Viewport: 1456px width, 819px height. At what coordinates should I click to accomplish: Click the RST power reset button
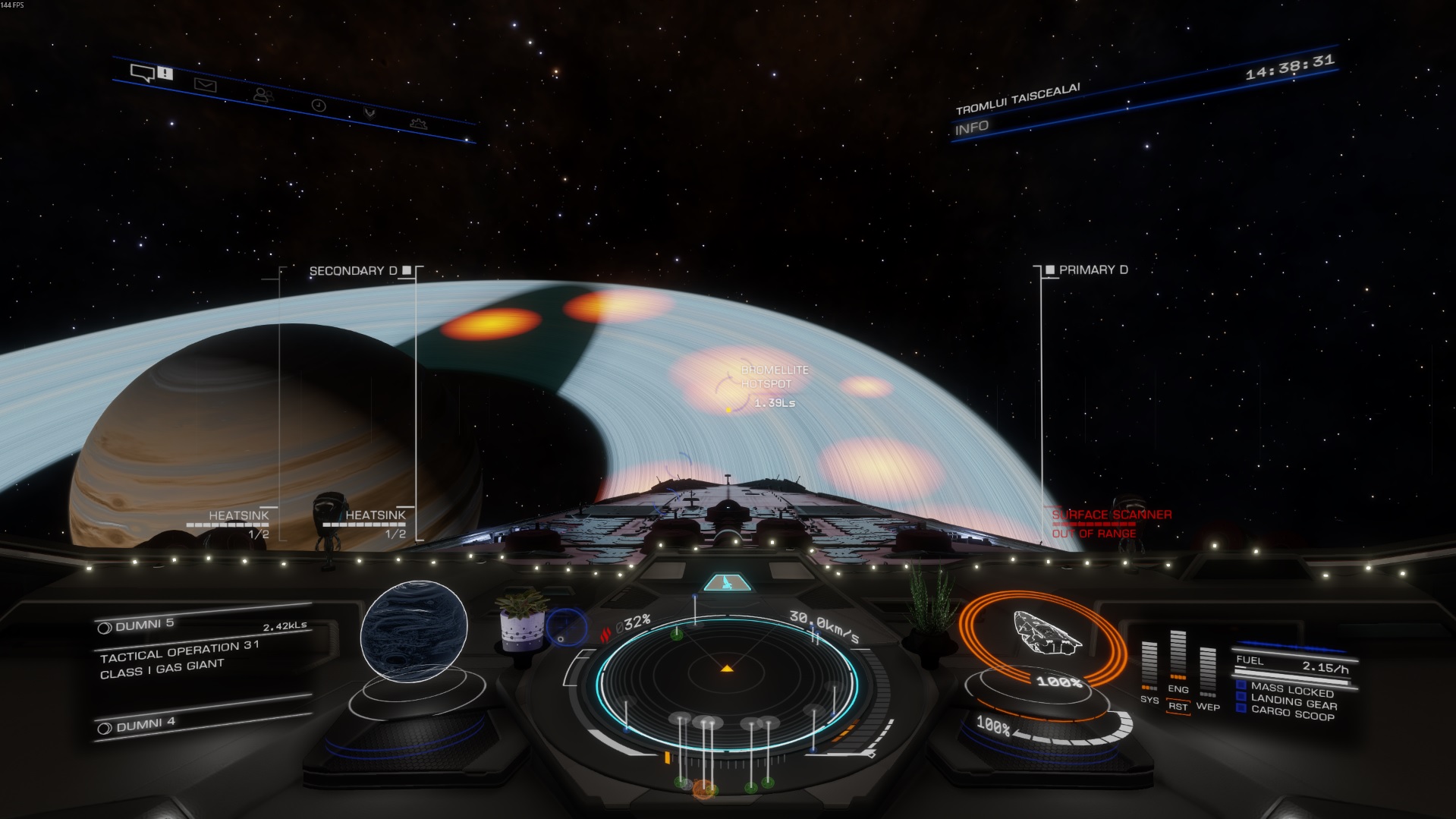(1178, 706)
